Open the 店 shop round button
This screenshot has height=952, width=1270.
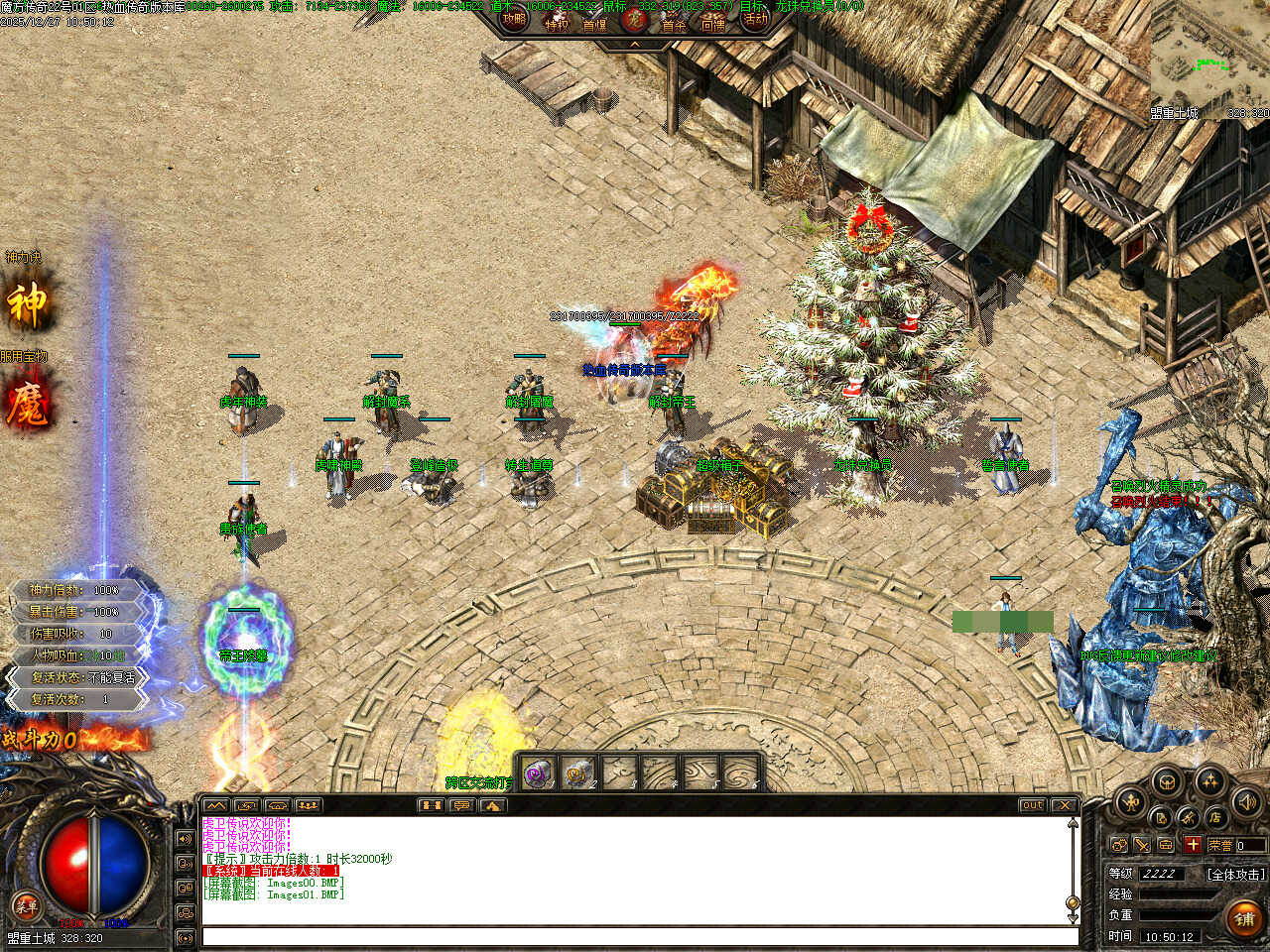tap(1215, 817)
